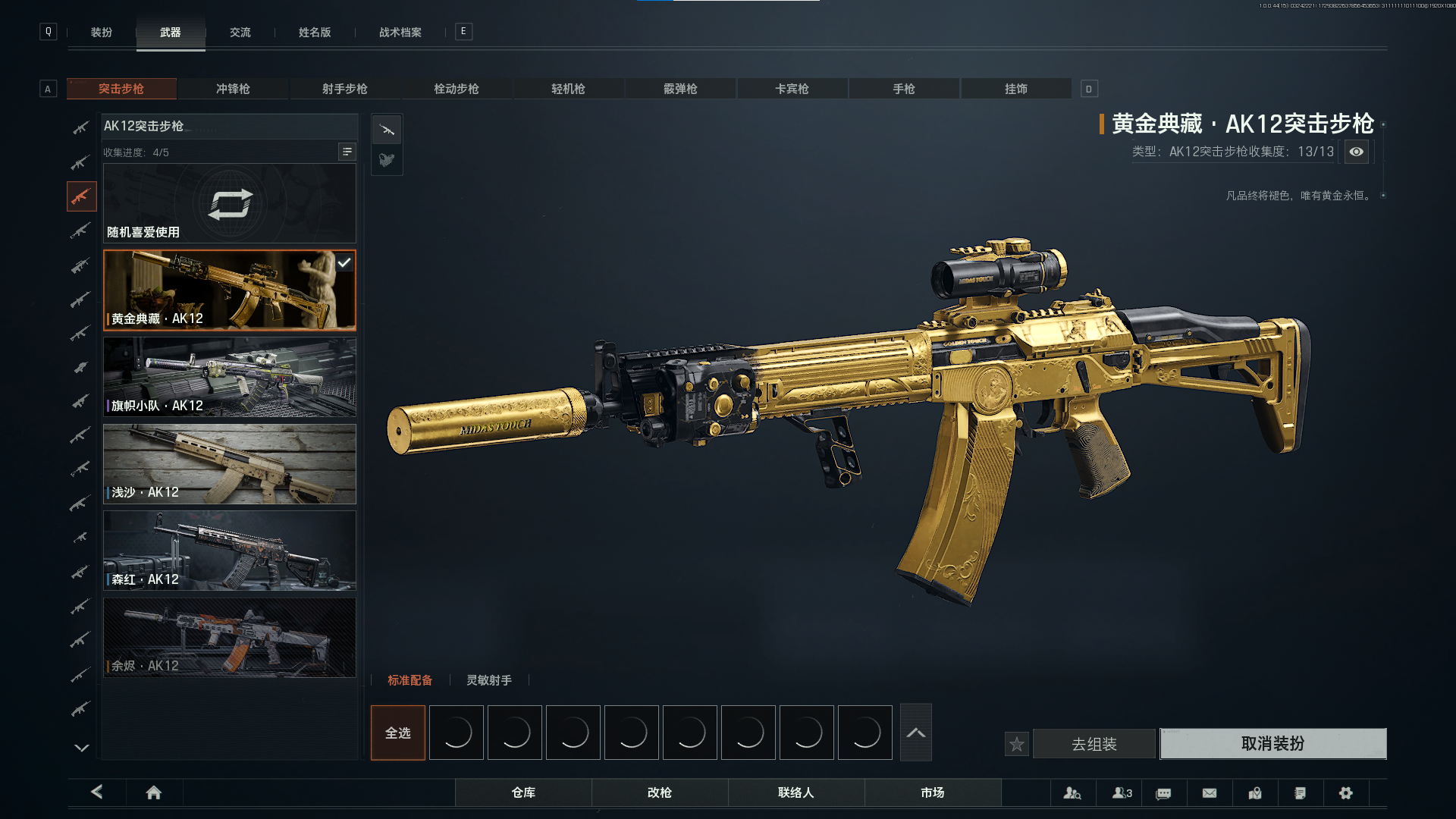Select the 余烬 AK12 skin
This screenshot has width=1456, height=819.
(229, 637)
